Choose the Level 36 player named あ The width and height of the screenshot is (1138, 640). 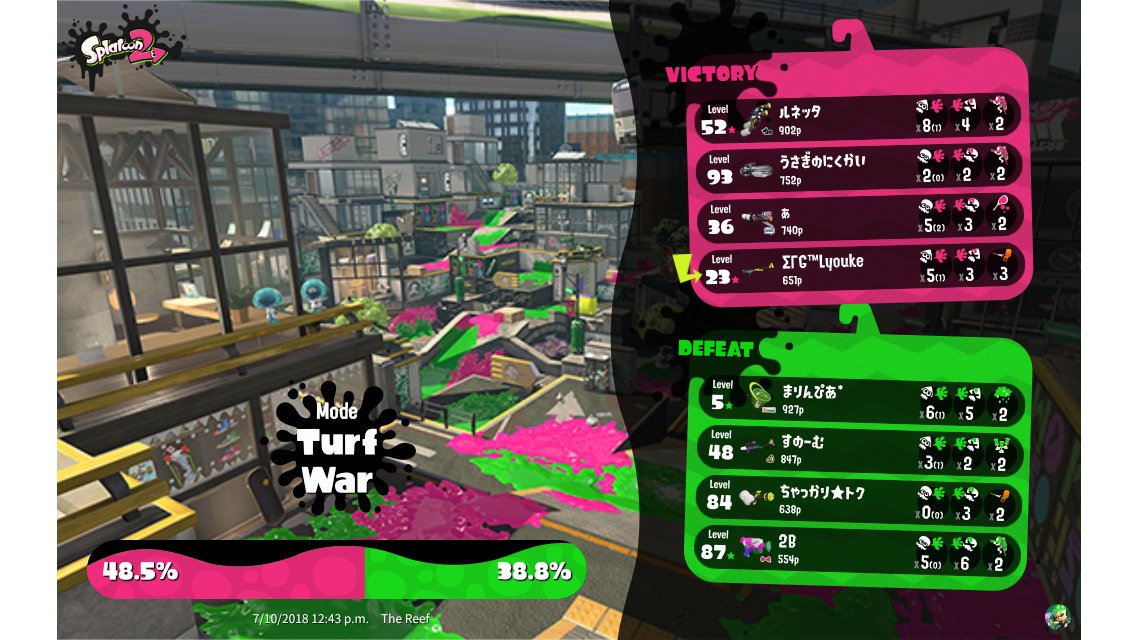point(858,218)
